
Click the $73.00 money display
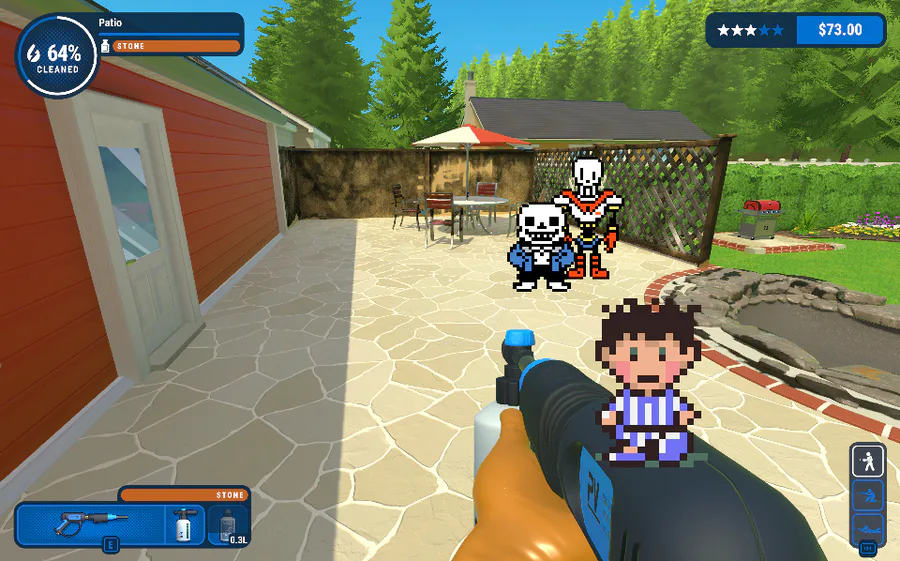pos(840,30)
